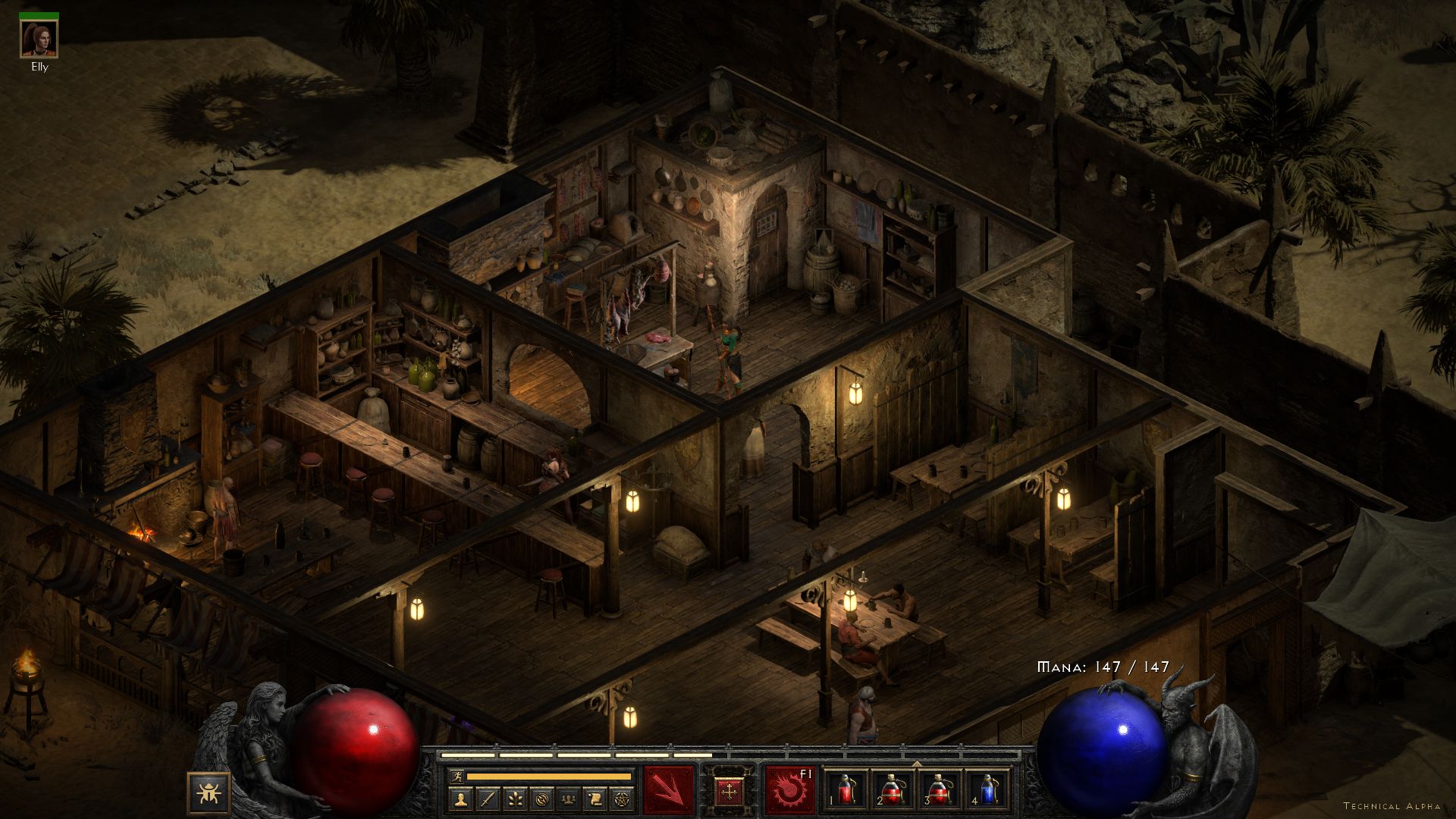Open the character sheet bust icon

(461, 799)
